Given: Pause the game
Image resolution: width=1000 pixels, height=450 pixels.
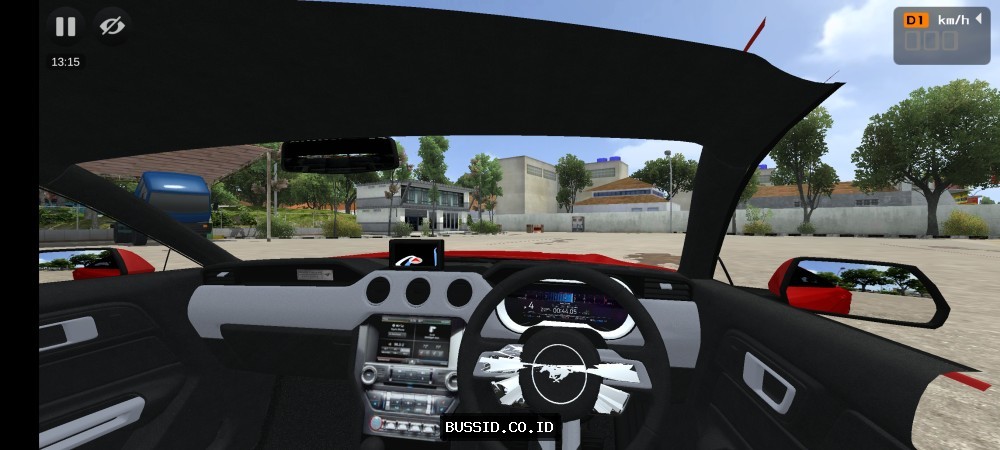Looking at the screenshot, I should tap(65, 27).
